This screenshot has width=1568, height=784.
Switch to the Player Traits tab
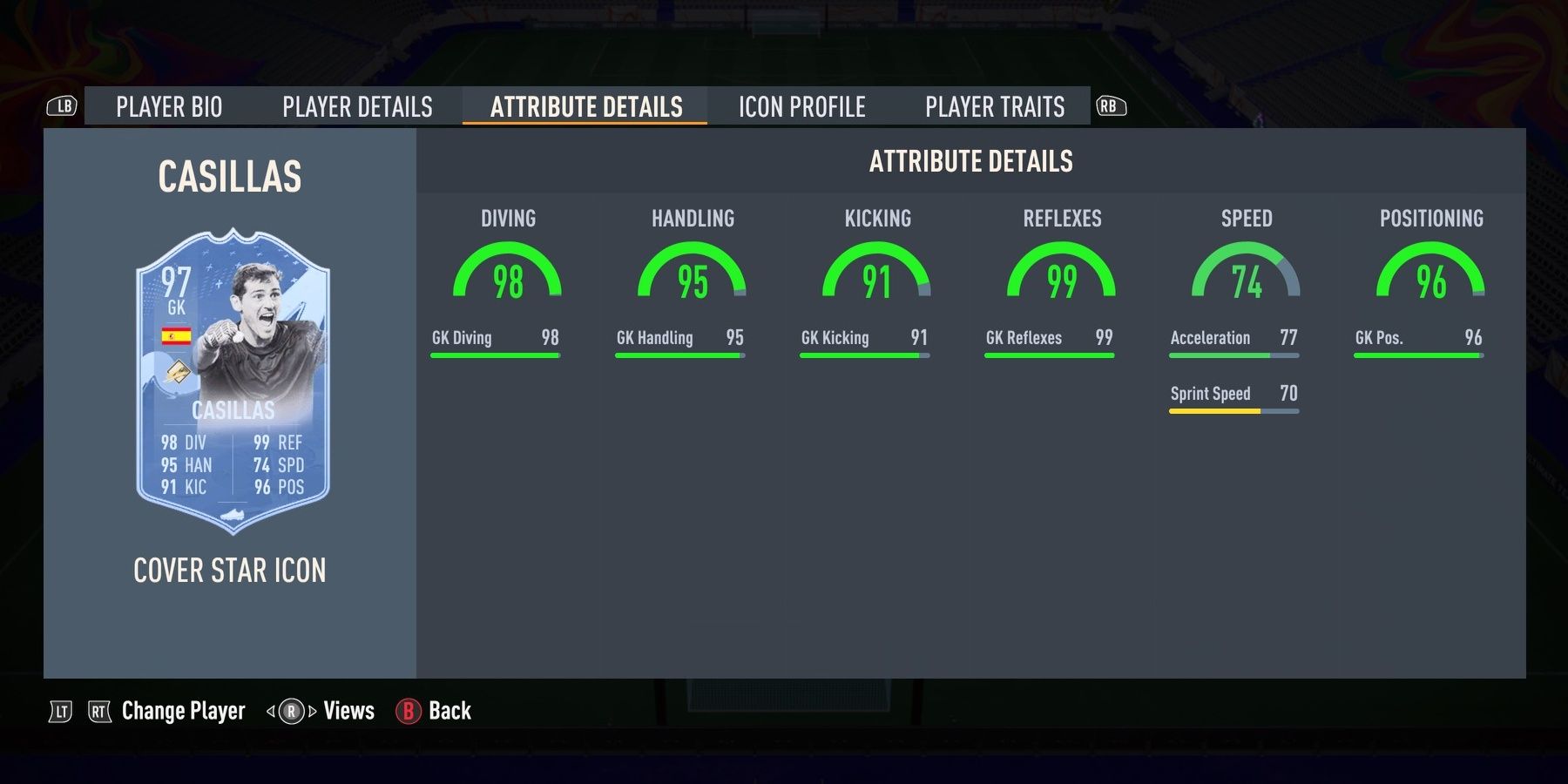point(995,106)
